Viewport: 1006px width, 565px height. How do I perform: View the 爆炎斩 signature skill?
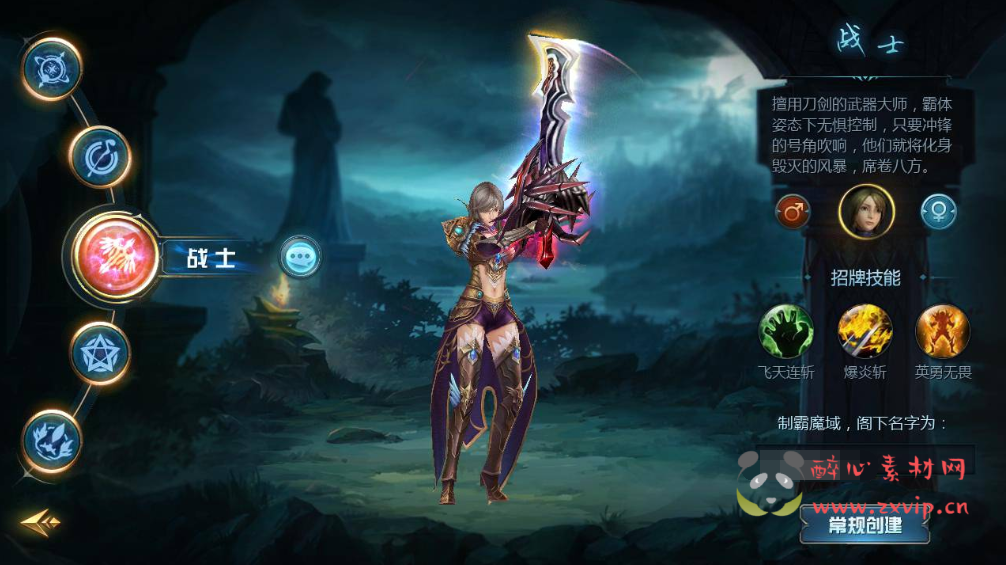pos(864,331)
